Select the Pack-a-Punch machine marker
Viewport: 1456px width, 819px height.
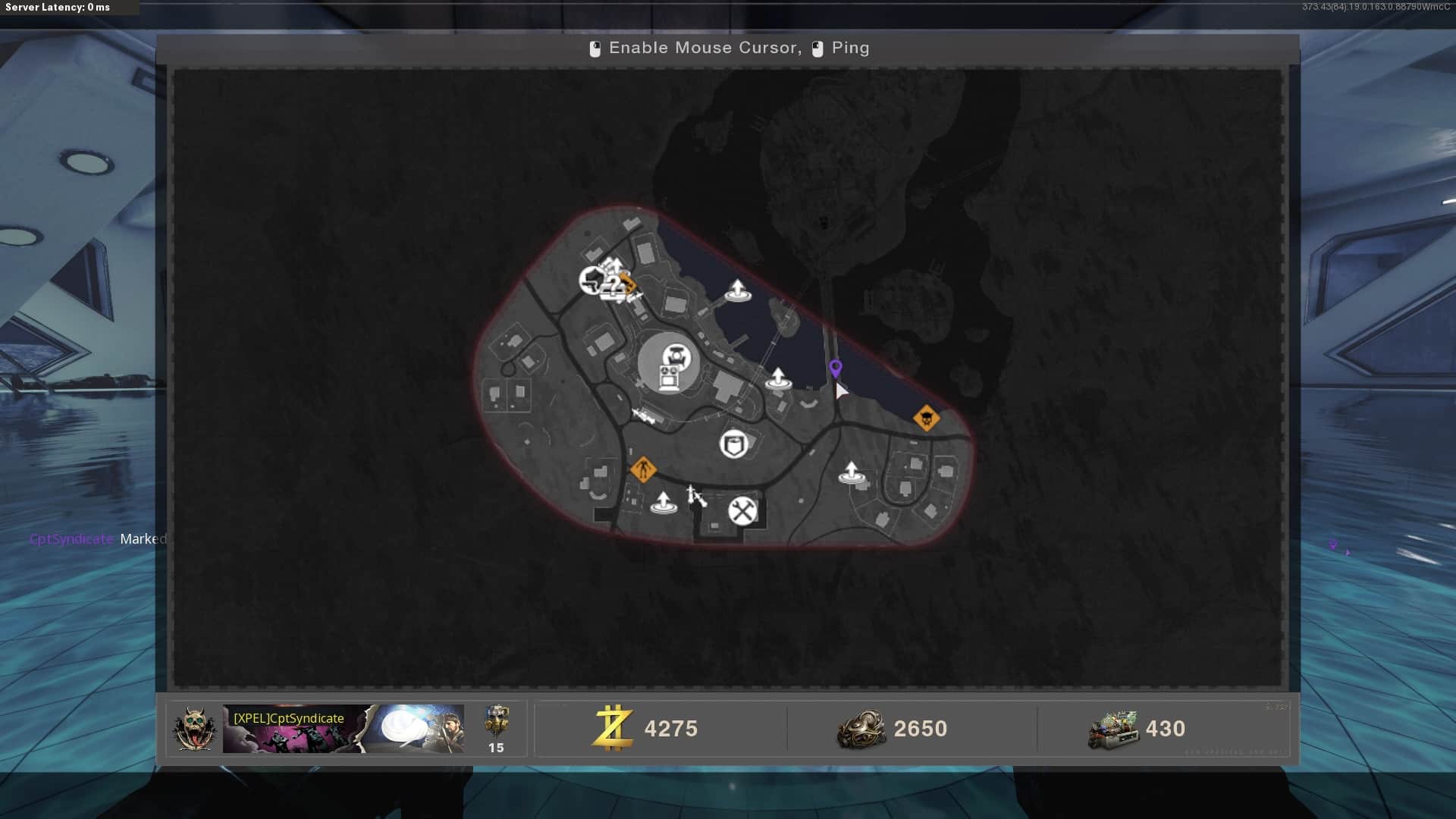tap(669, 365)
